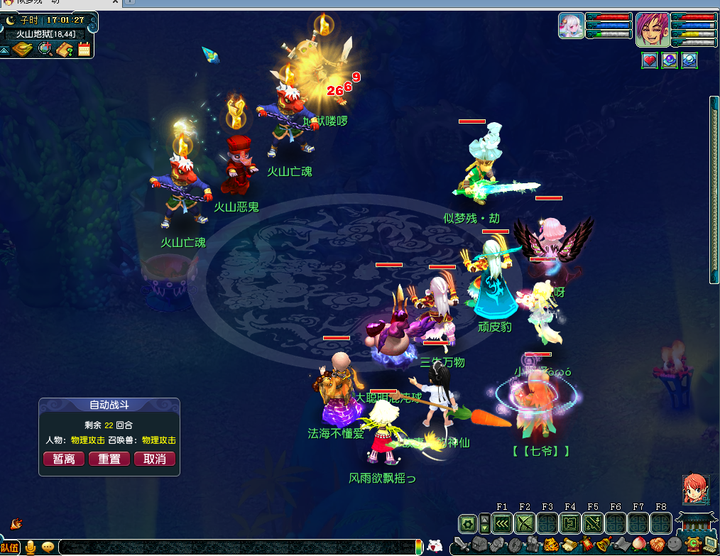Open the question-mark guide book icon
720x556 pixels.
[64, 48]
